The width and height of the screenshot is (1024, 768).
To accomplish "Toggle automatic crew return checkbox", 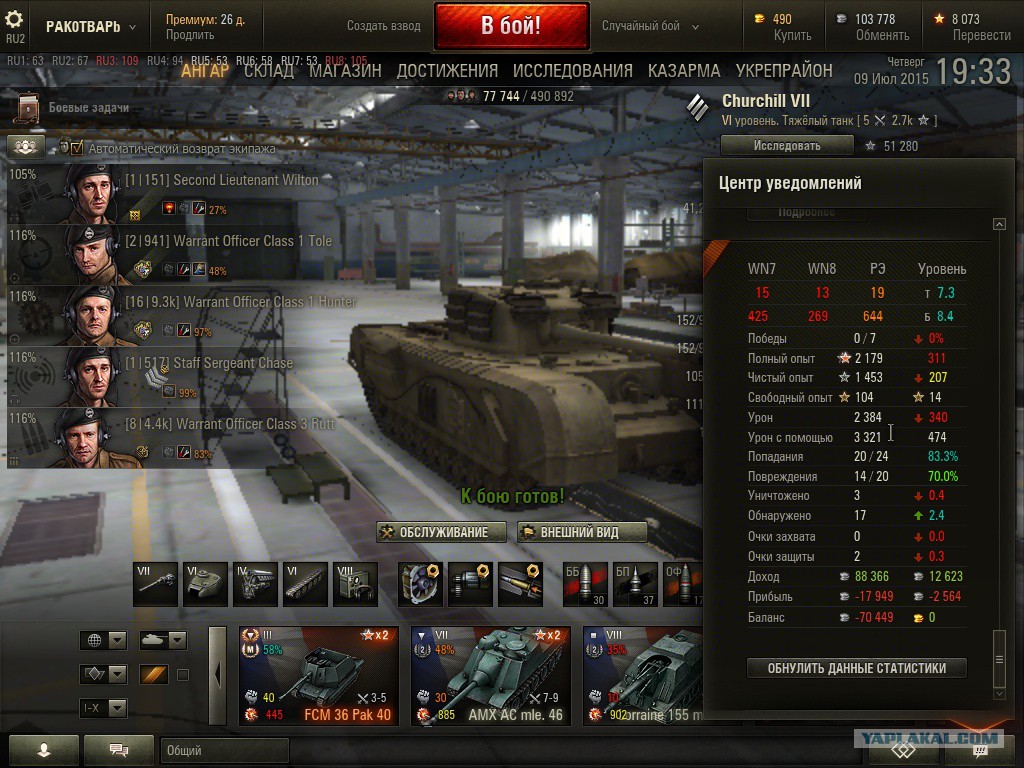I will click(77, 148).
